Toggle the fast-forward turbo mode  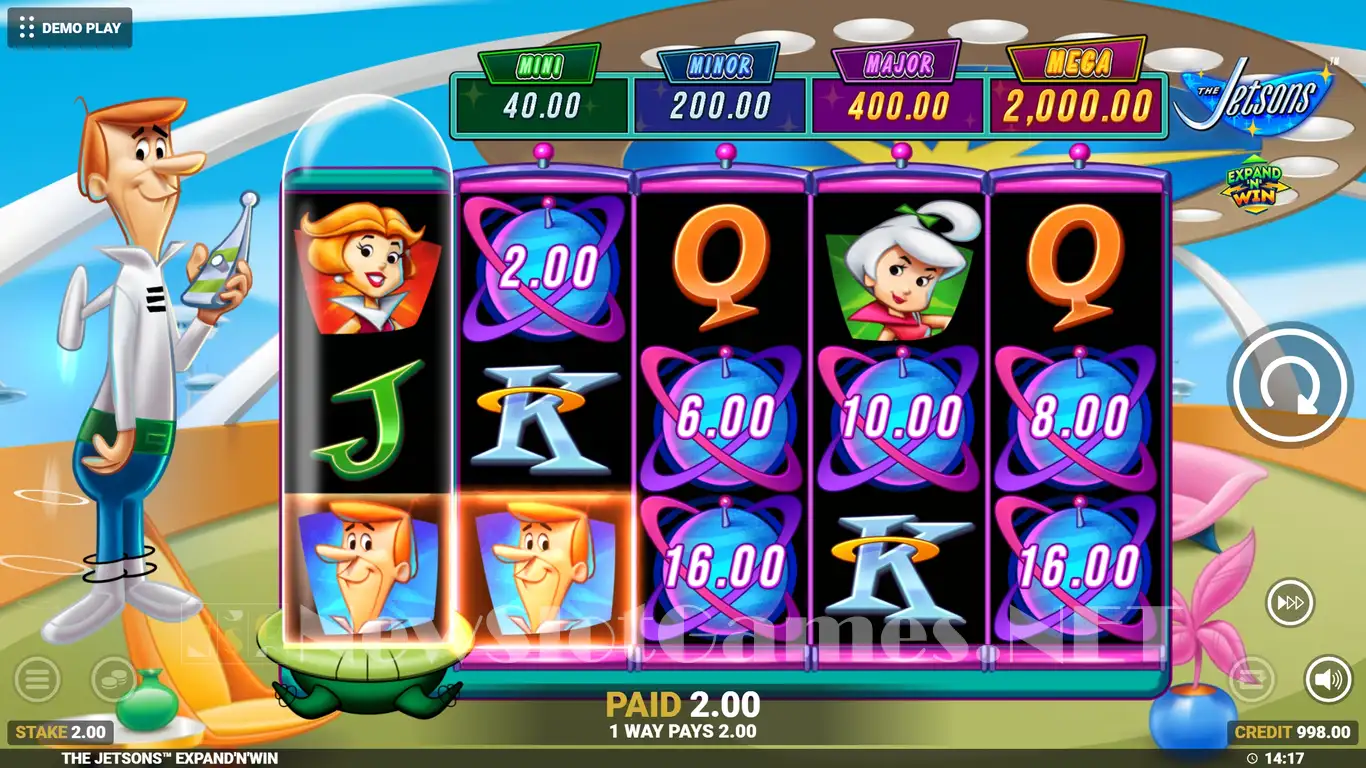click(1290, 603)
